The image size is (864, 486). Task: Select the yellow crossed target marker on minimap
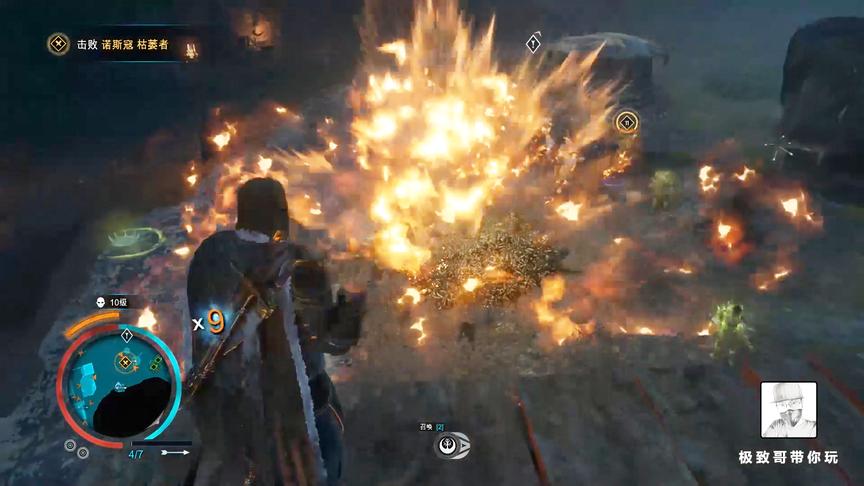[126, 361]
